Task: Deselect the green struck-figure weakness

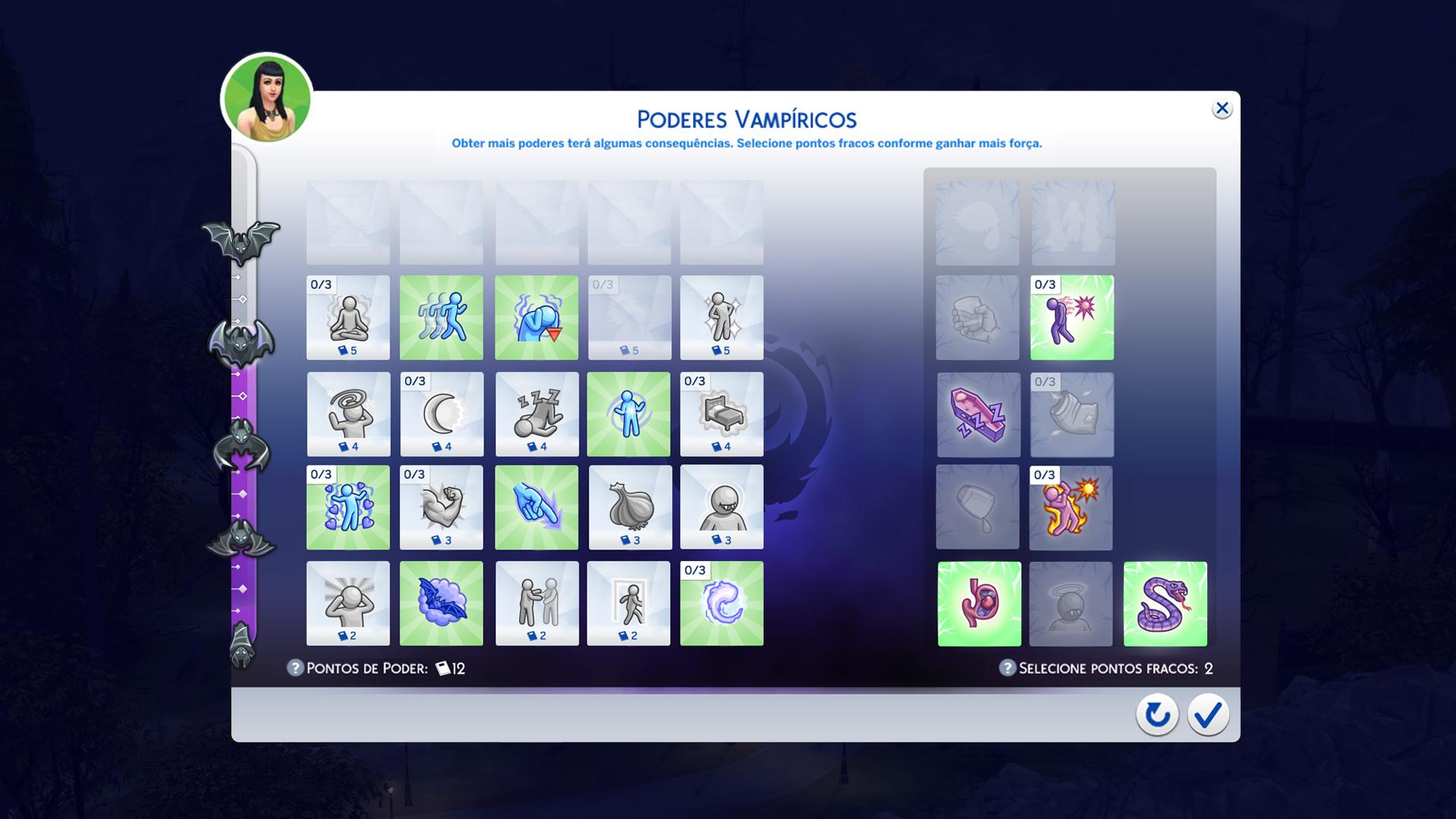Action: click(x=1072, y=318)
